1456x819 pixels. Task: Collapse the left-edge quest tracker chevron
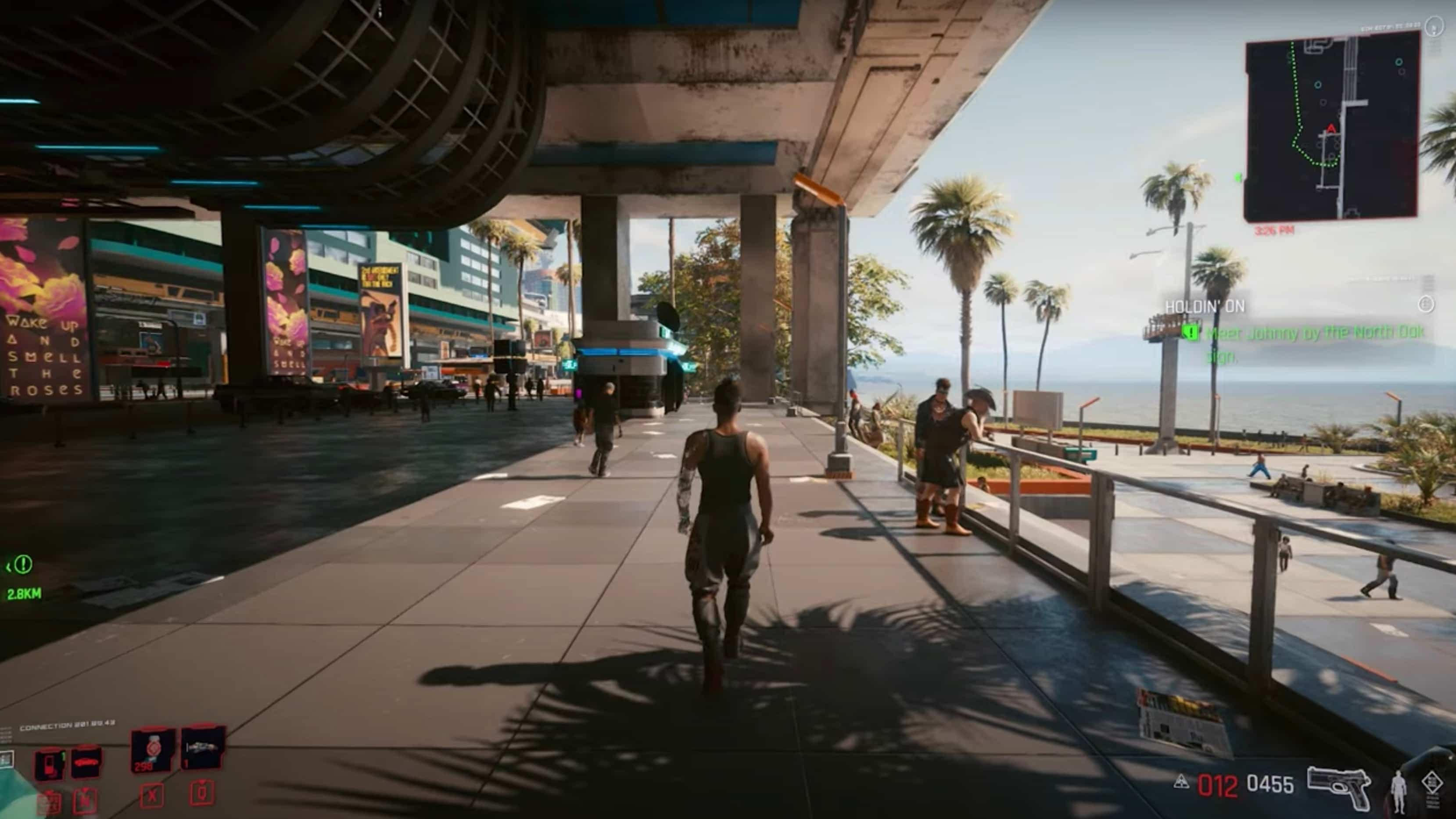click(x=8, y=566)
